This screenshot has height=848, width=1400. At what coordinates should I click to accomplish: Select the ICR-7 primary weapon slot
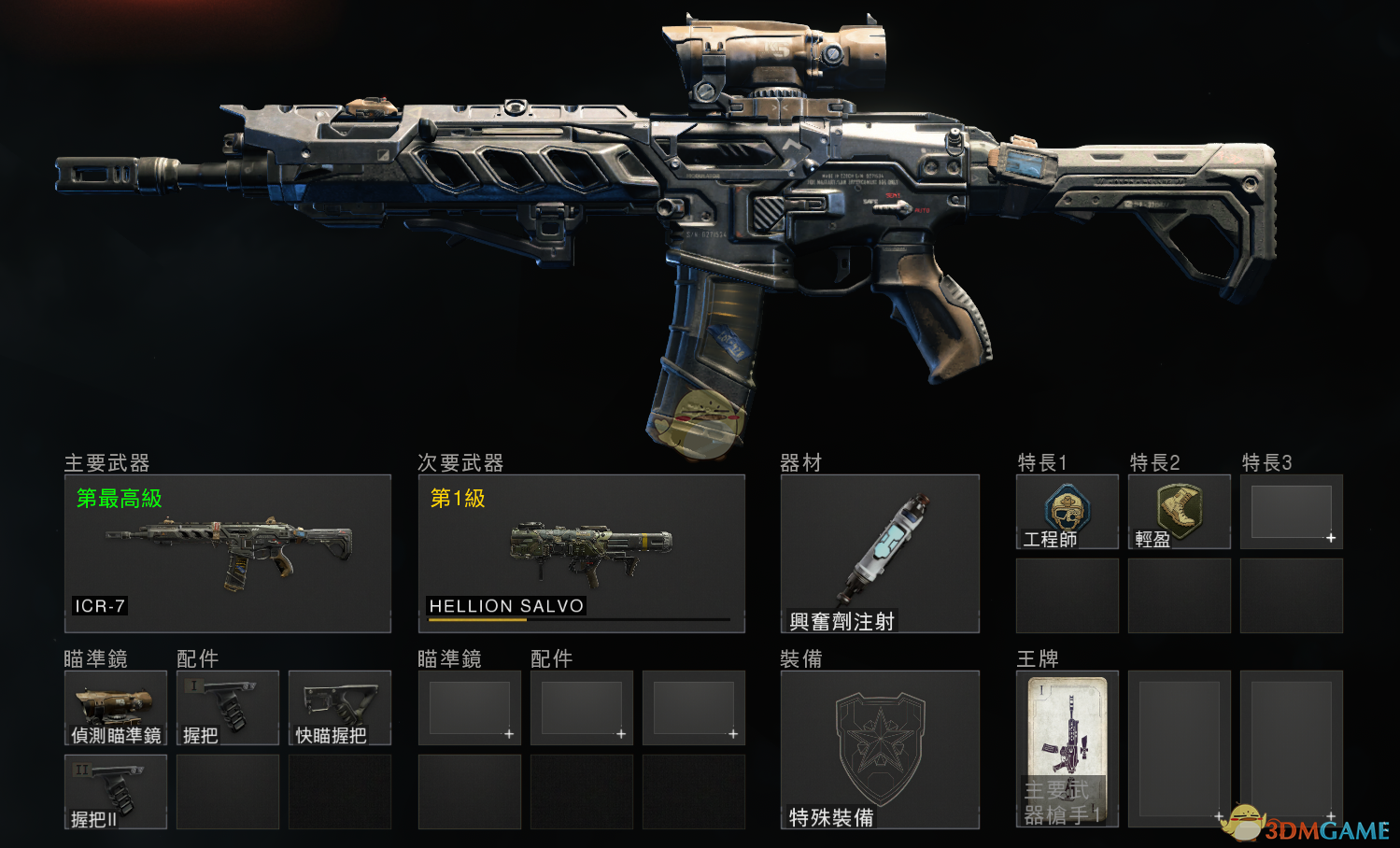(227, 553)
